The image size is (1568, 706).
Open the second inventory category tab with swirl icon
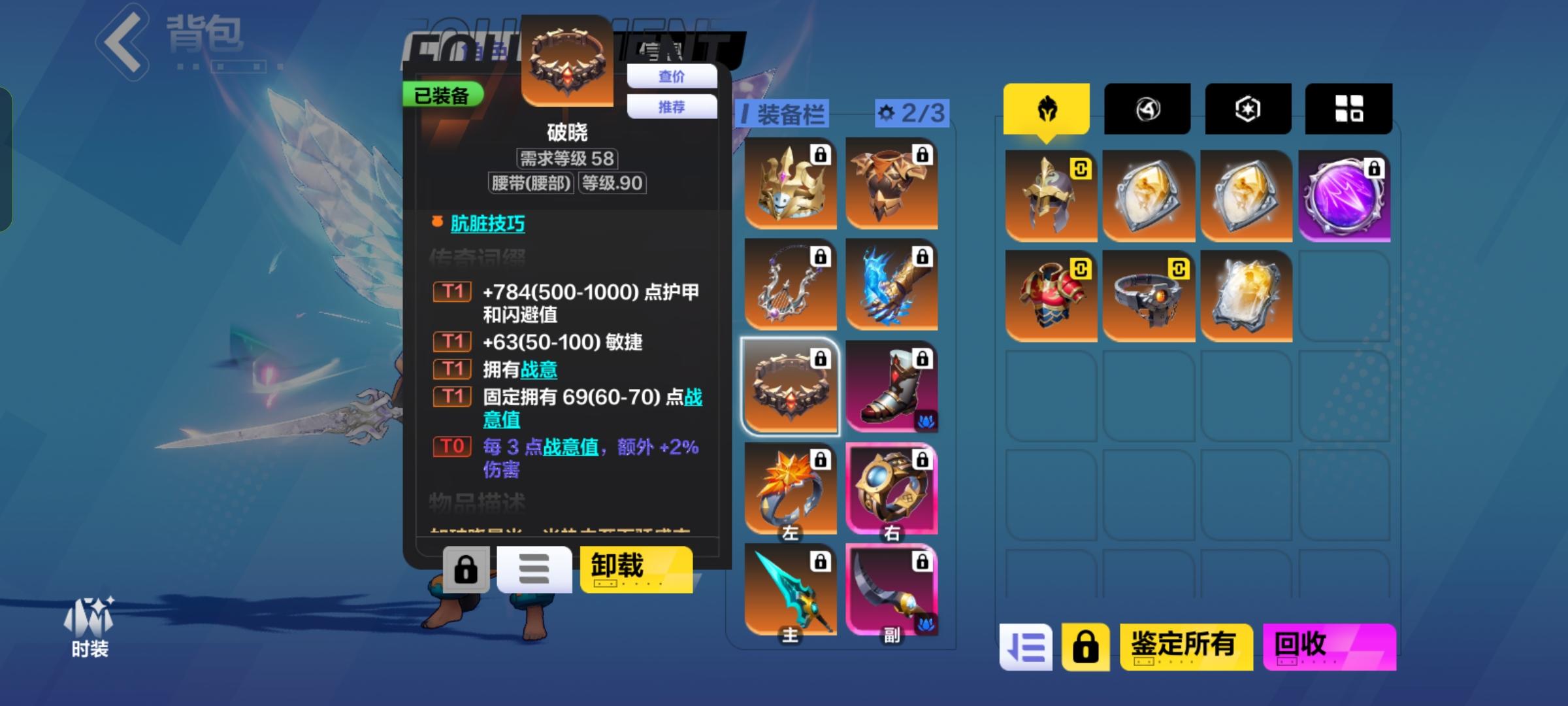1147,109
